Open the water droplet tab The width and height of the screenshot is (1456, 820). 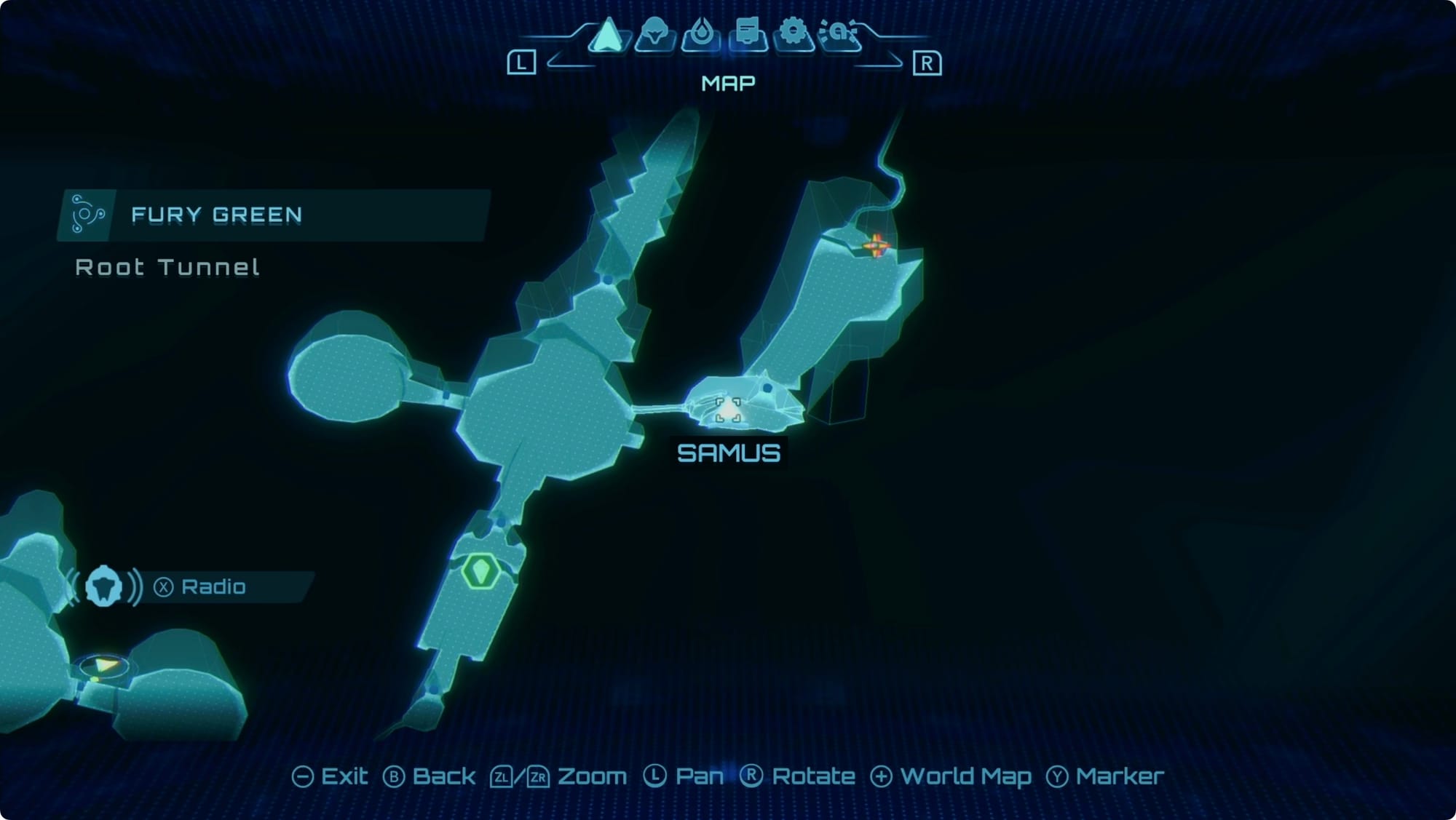coord(701,33)
